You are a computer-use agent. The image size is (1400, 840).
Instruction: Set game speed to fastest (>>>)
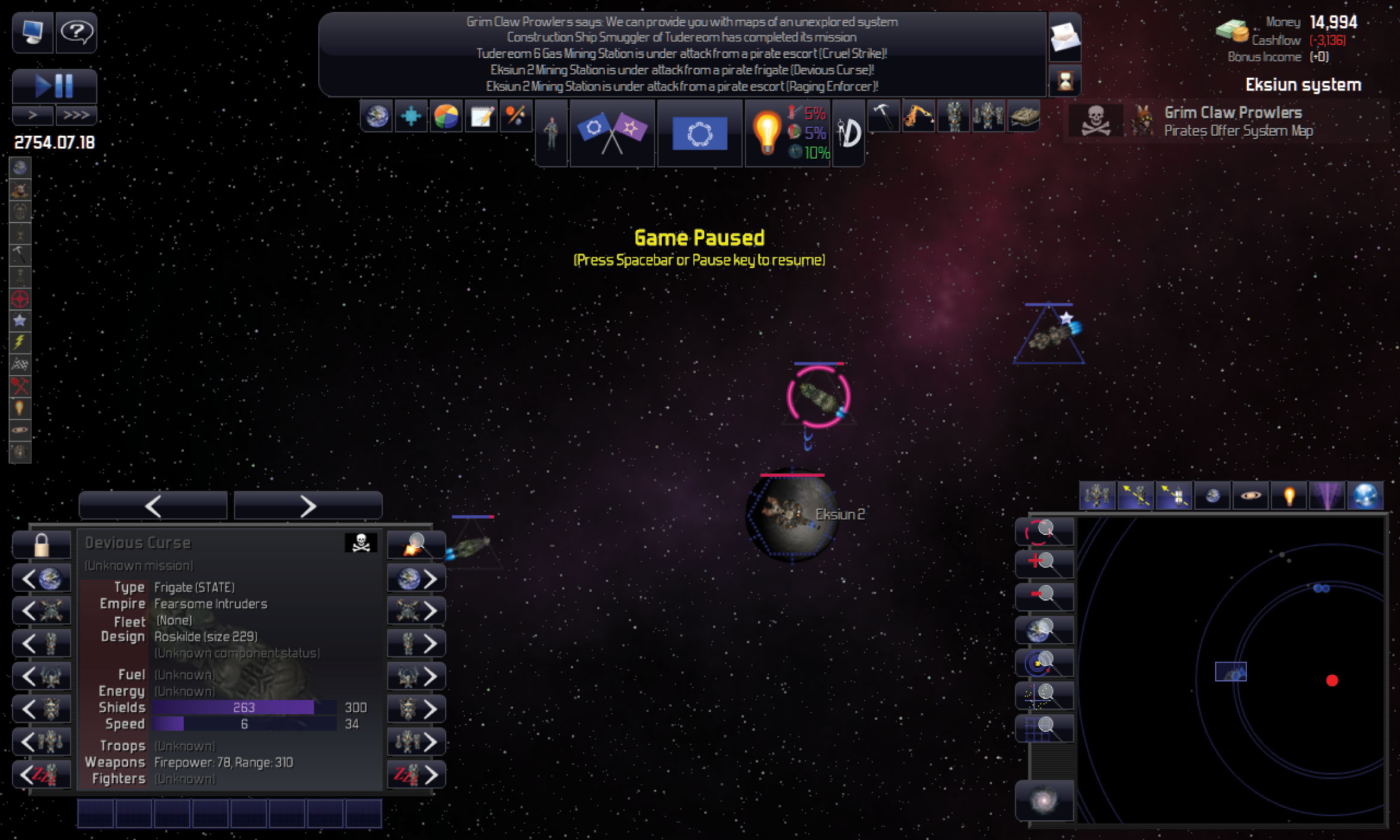pyautogui.click(x=76, y=115)
